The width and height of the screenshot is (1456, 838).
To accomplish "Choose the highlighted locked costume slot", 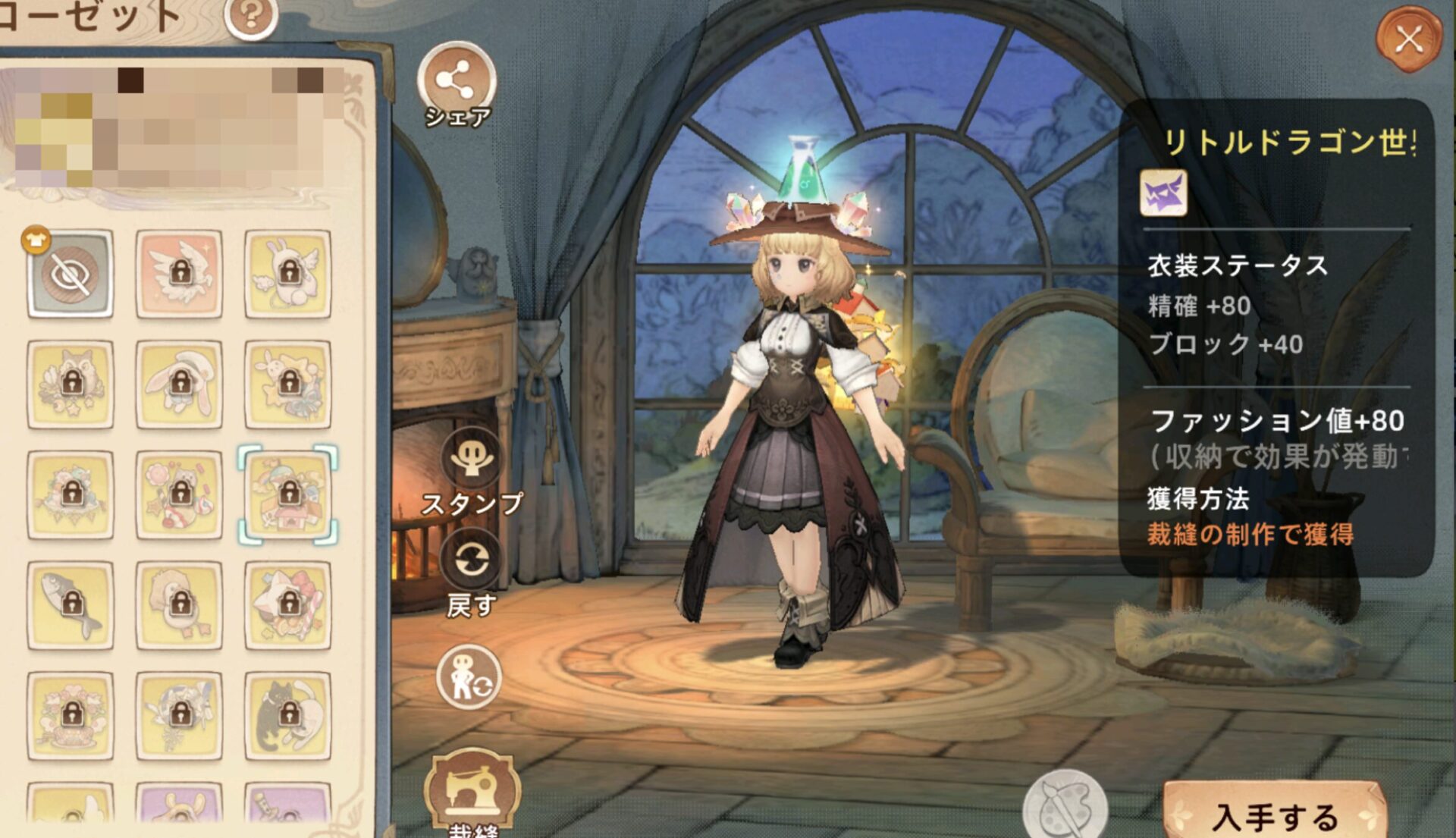I will pyautogui.click(x=287, y=494).
